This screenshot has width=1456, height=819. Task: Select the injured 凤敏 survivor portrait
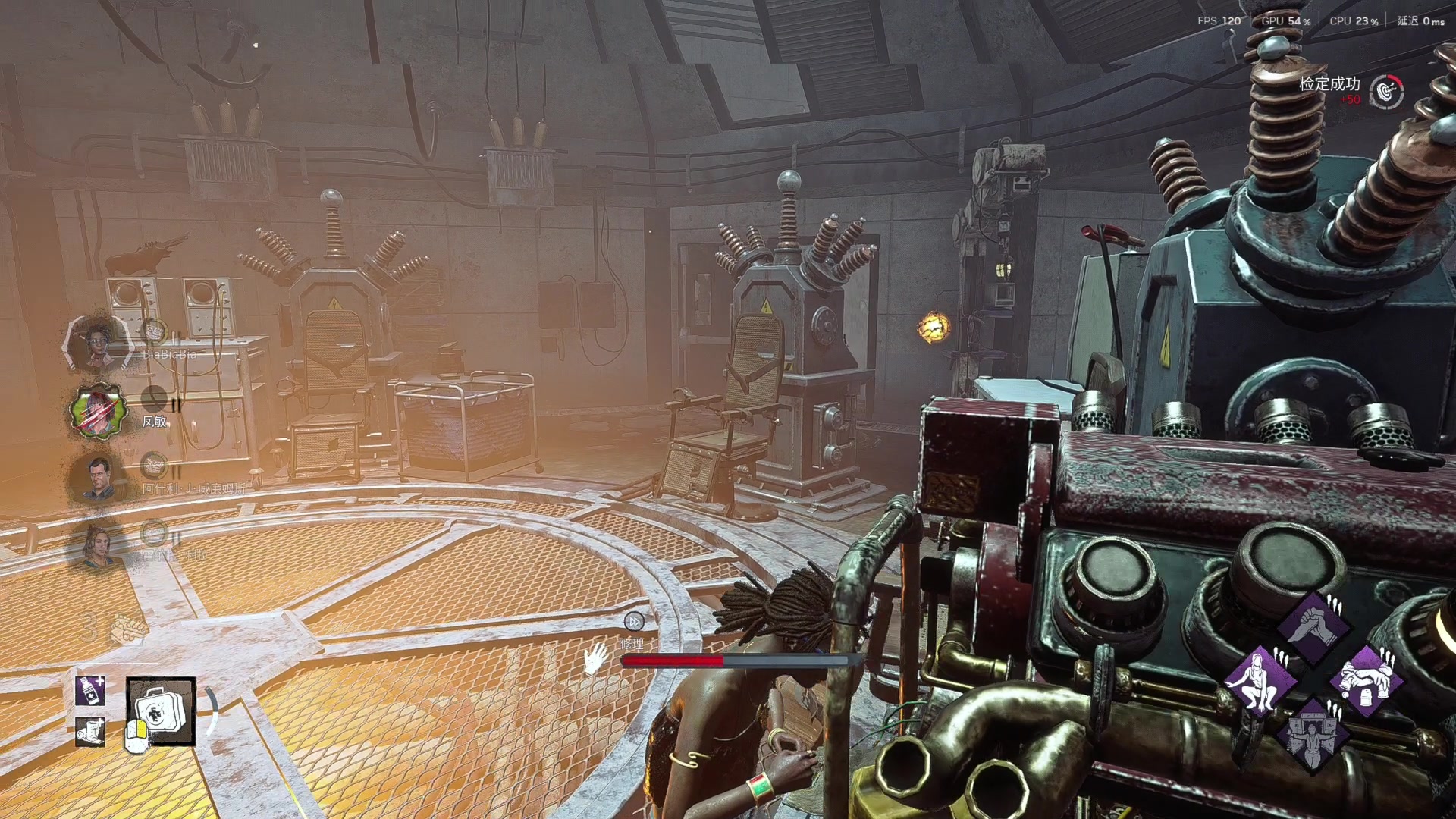[98, 411]
